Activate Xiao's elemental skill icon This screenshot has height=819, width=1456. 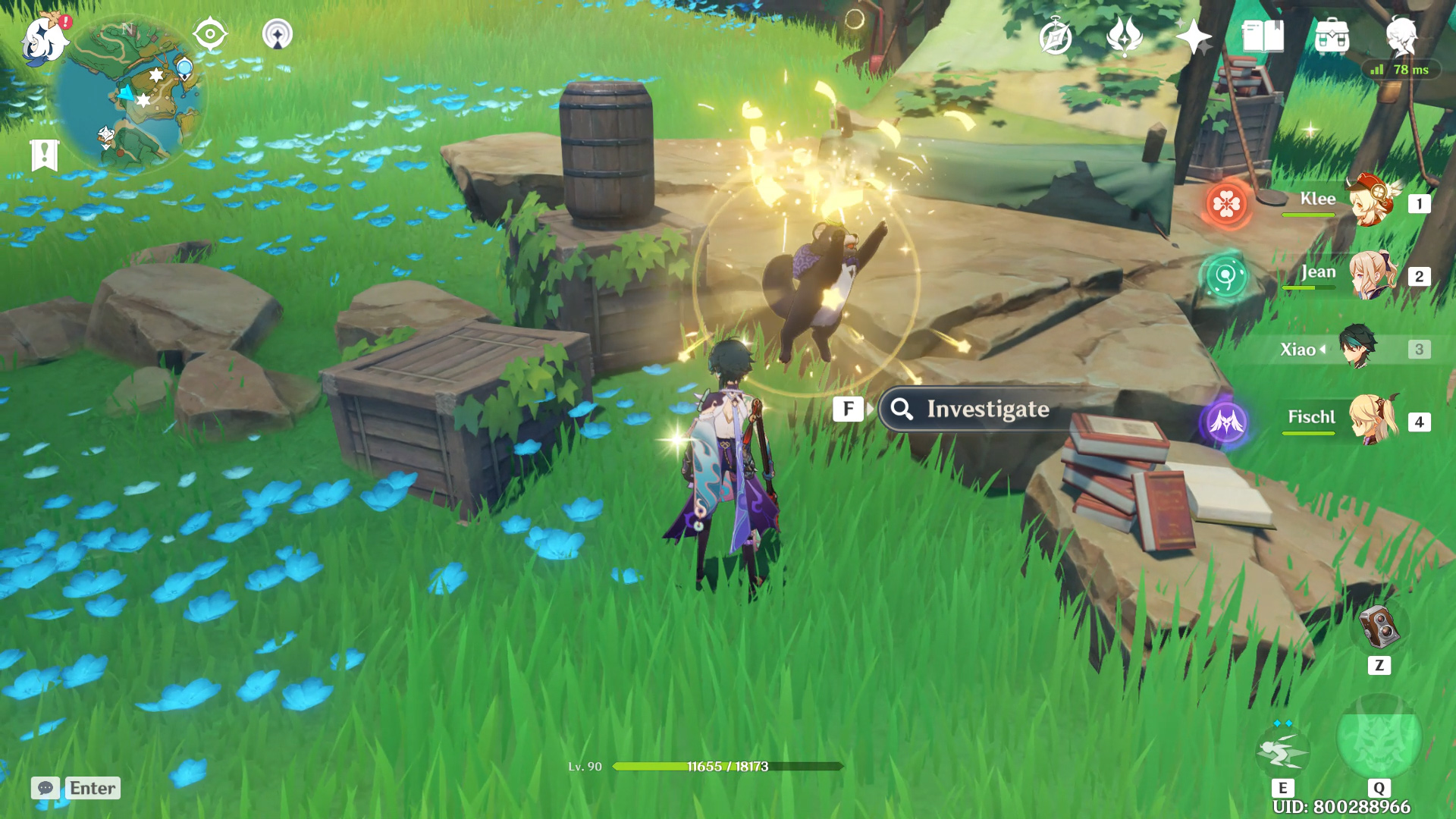click(x=1282, y=751)
